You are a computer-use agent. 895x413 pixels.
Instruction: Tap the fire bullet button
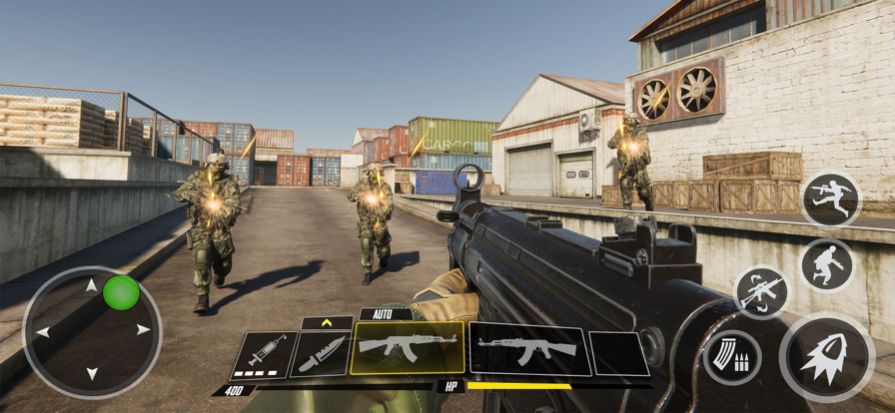click(x=826, y=358)
